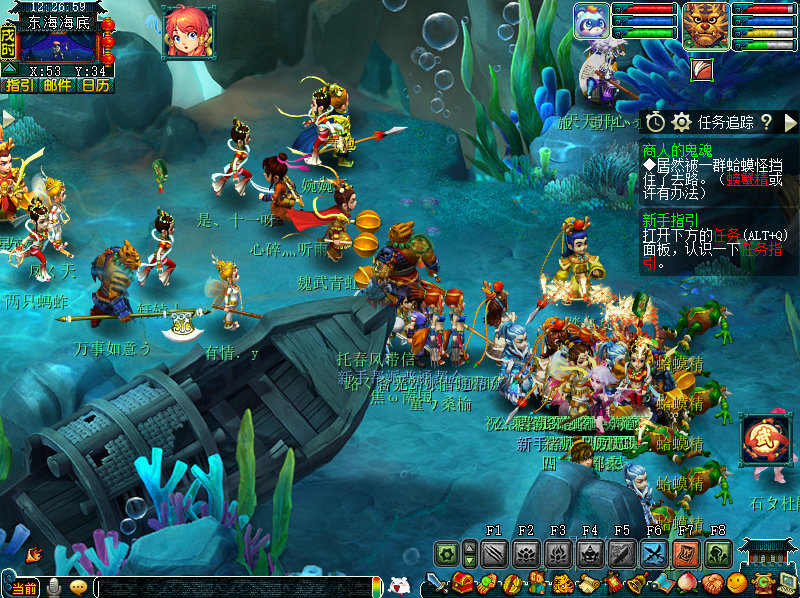Click the 东海海底 minimap

click(58, 45)
